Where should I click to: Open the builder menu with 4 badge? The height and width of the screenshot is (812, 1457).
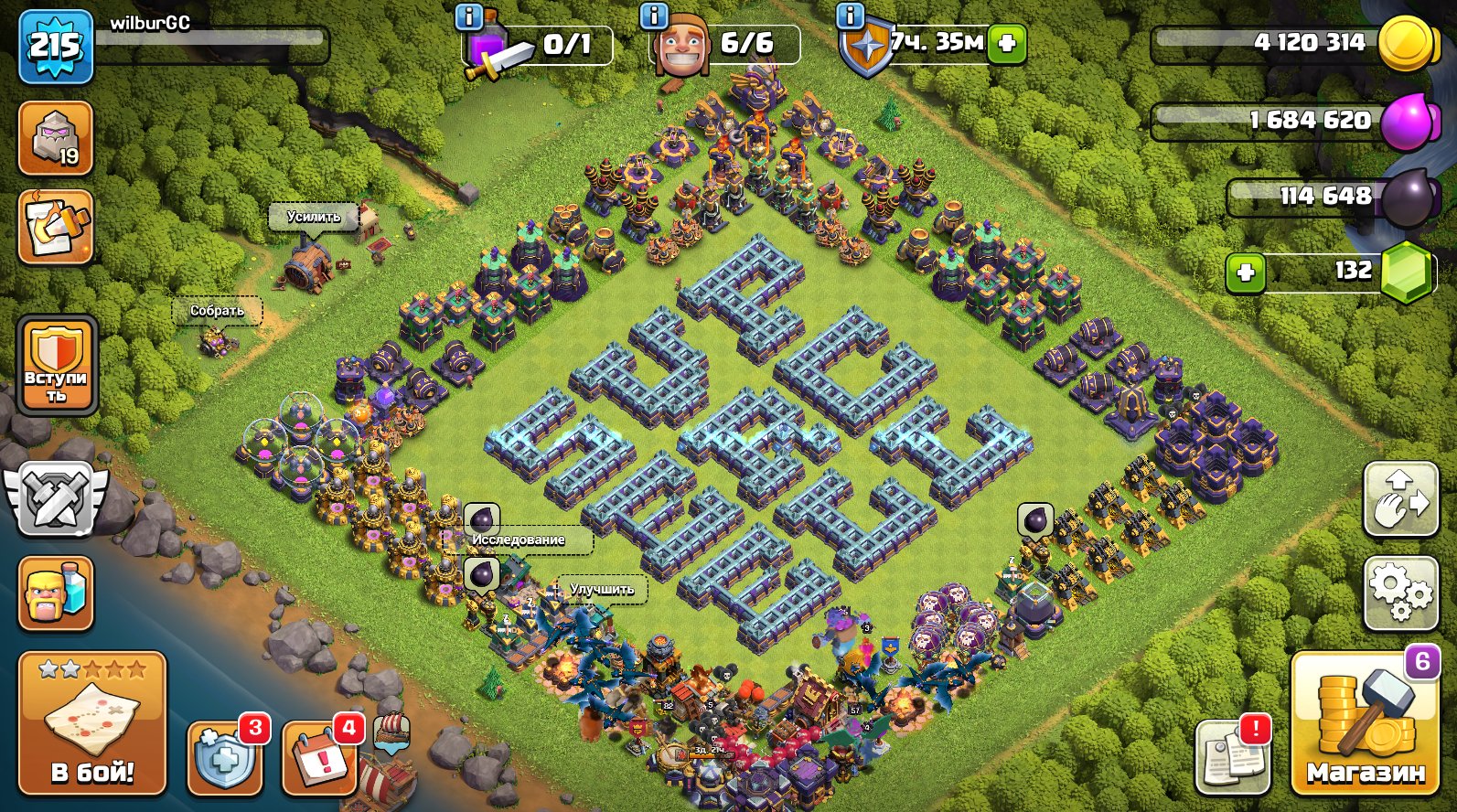click(319, 755)
